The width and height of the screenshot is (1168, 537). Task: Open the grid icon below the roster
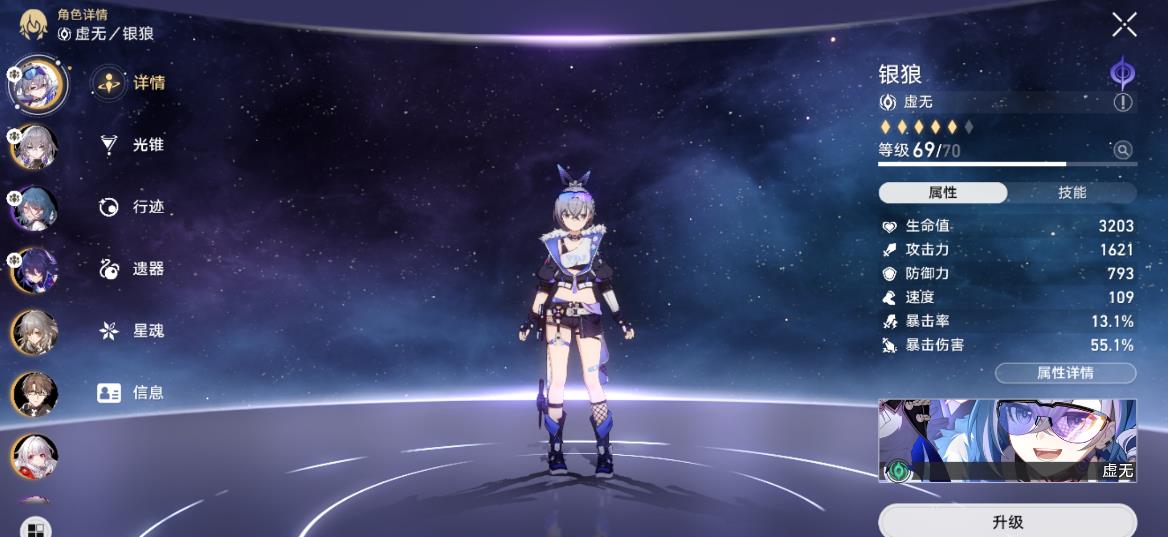point(35,529)
